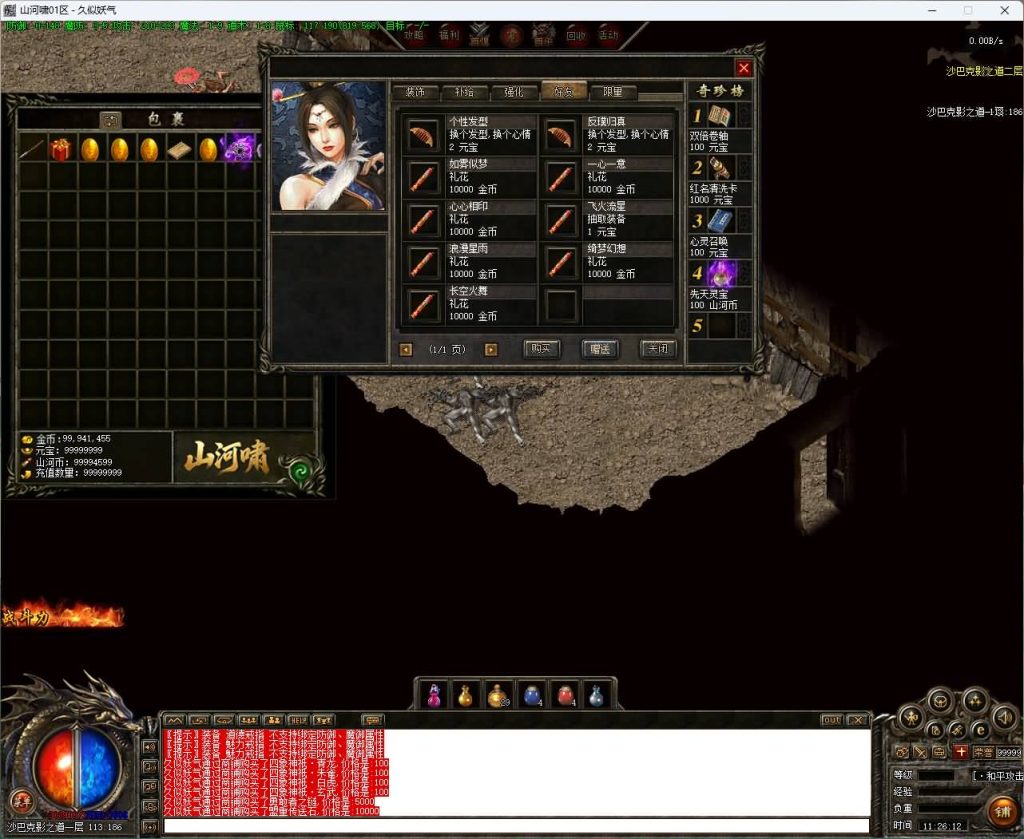Viewport: 1024px width, 839px height.
Task: Click the 赠送 gift button
Action: point(600,349)
